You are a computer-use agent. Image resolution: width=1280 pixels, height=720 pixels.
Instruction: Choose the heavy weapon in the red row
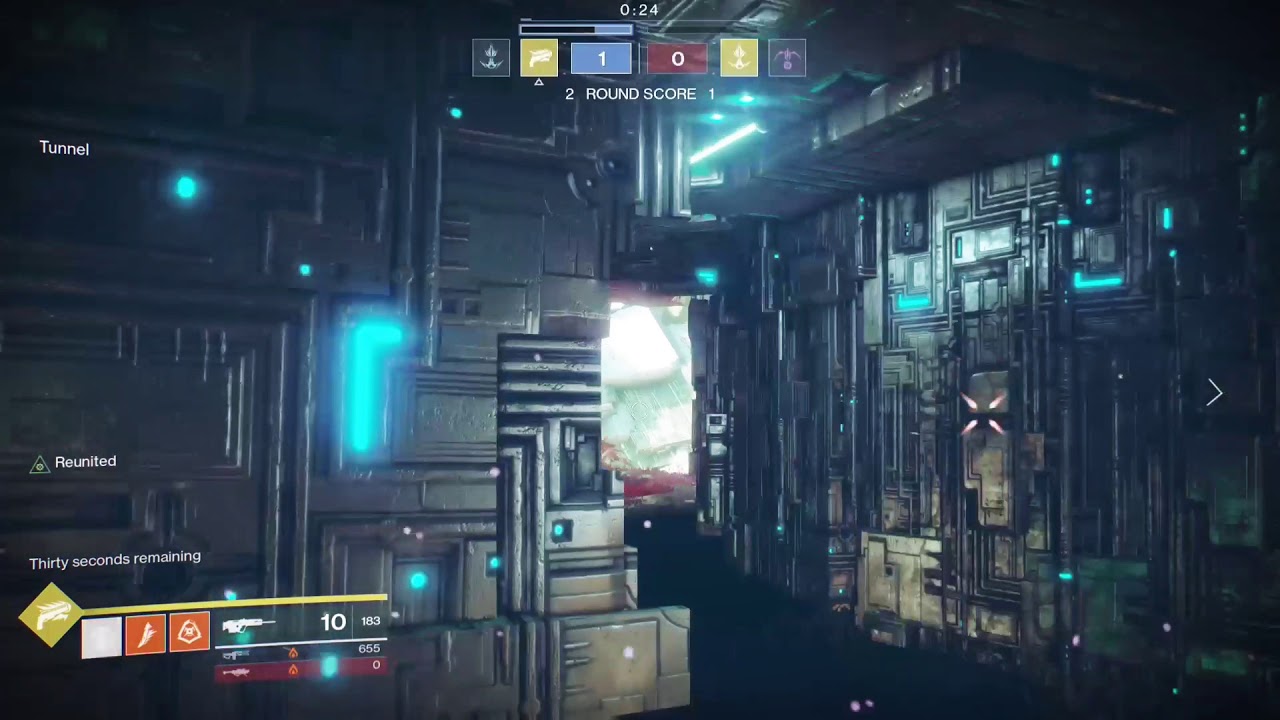[236, 671]
